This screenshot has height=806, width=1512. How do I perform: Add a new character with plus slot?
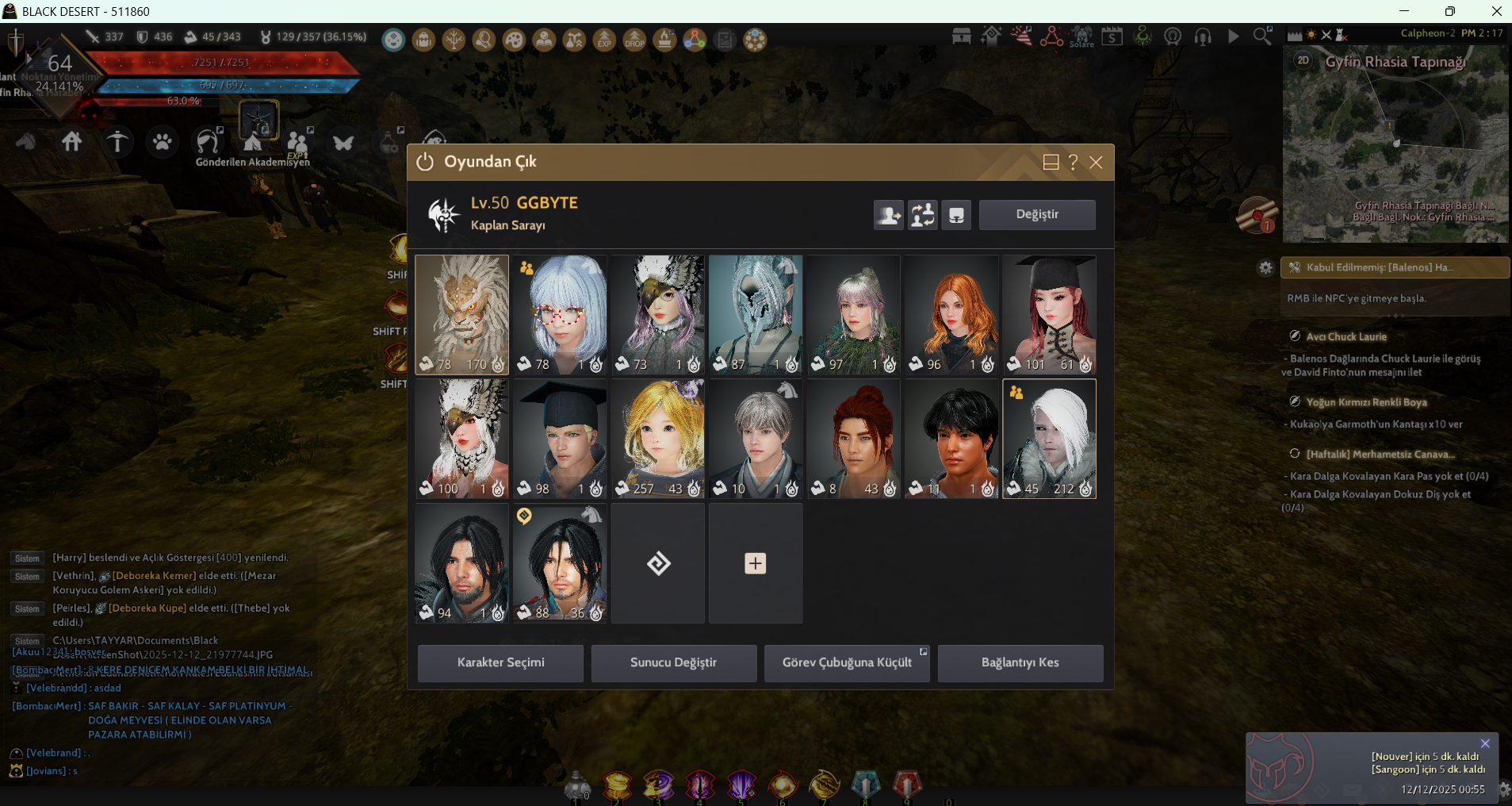[x=755, y=563]
